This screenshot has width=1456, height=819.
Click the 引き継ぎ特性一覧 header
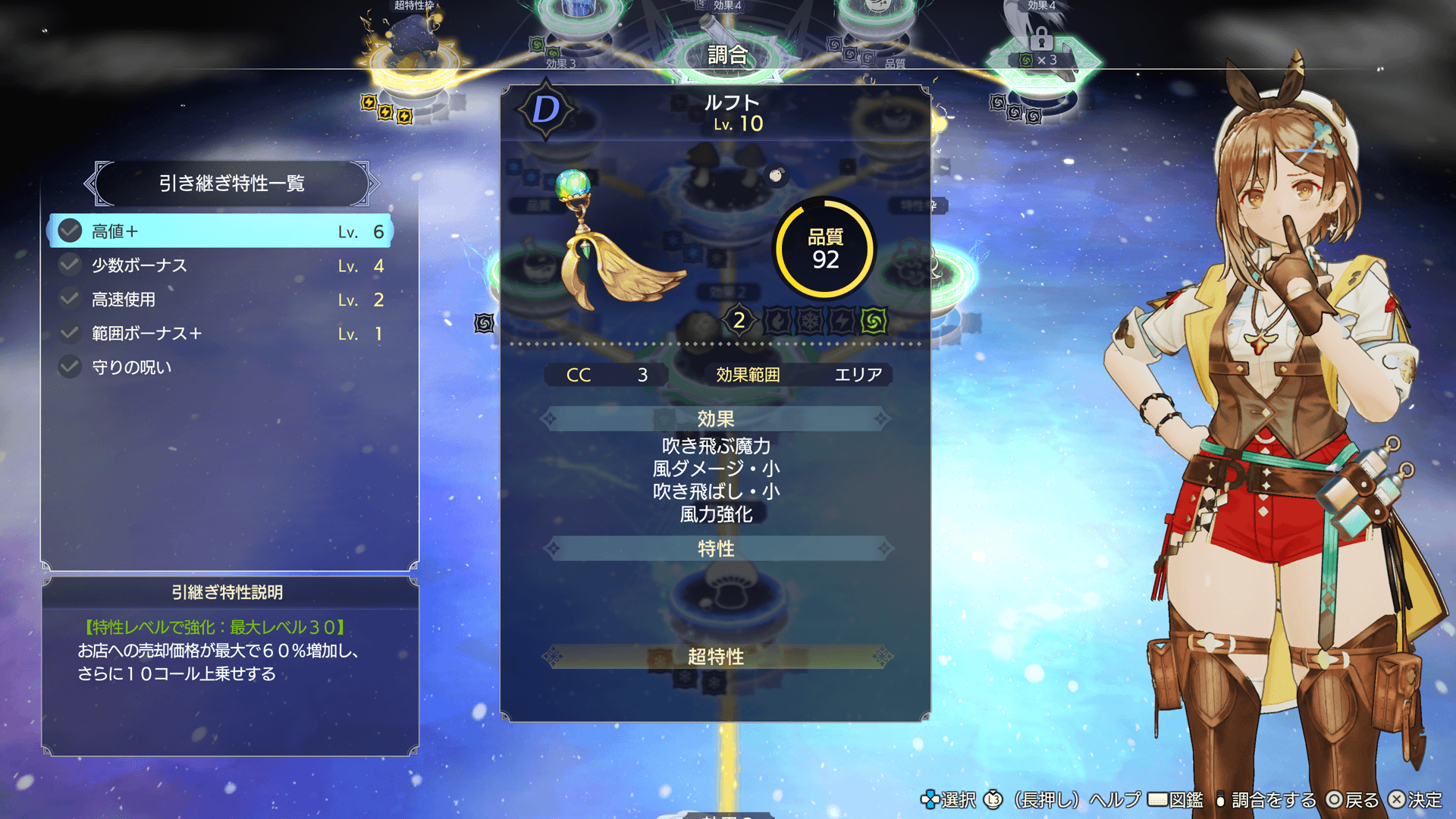tap(231, 184)
